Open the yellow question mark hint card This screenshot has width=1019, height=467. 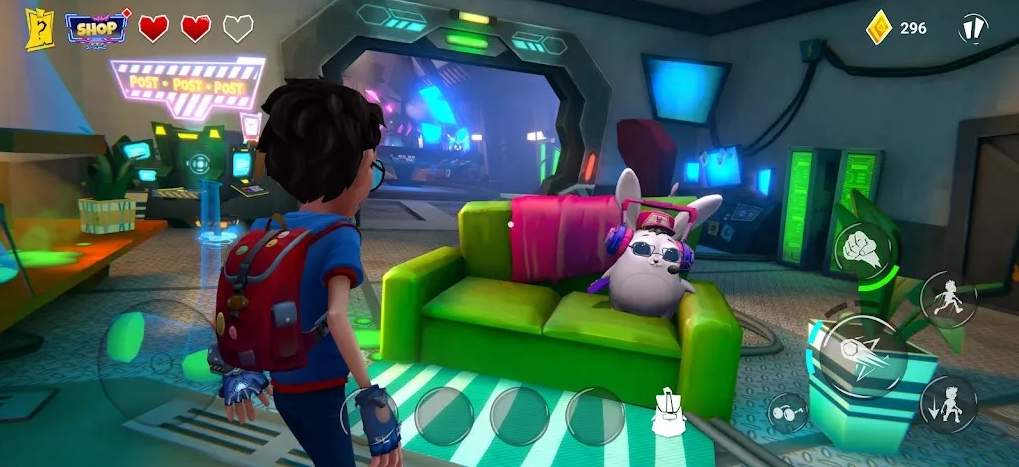pos(40,27)
